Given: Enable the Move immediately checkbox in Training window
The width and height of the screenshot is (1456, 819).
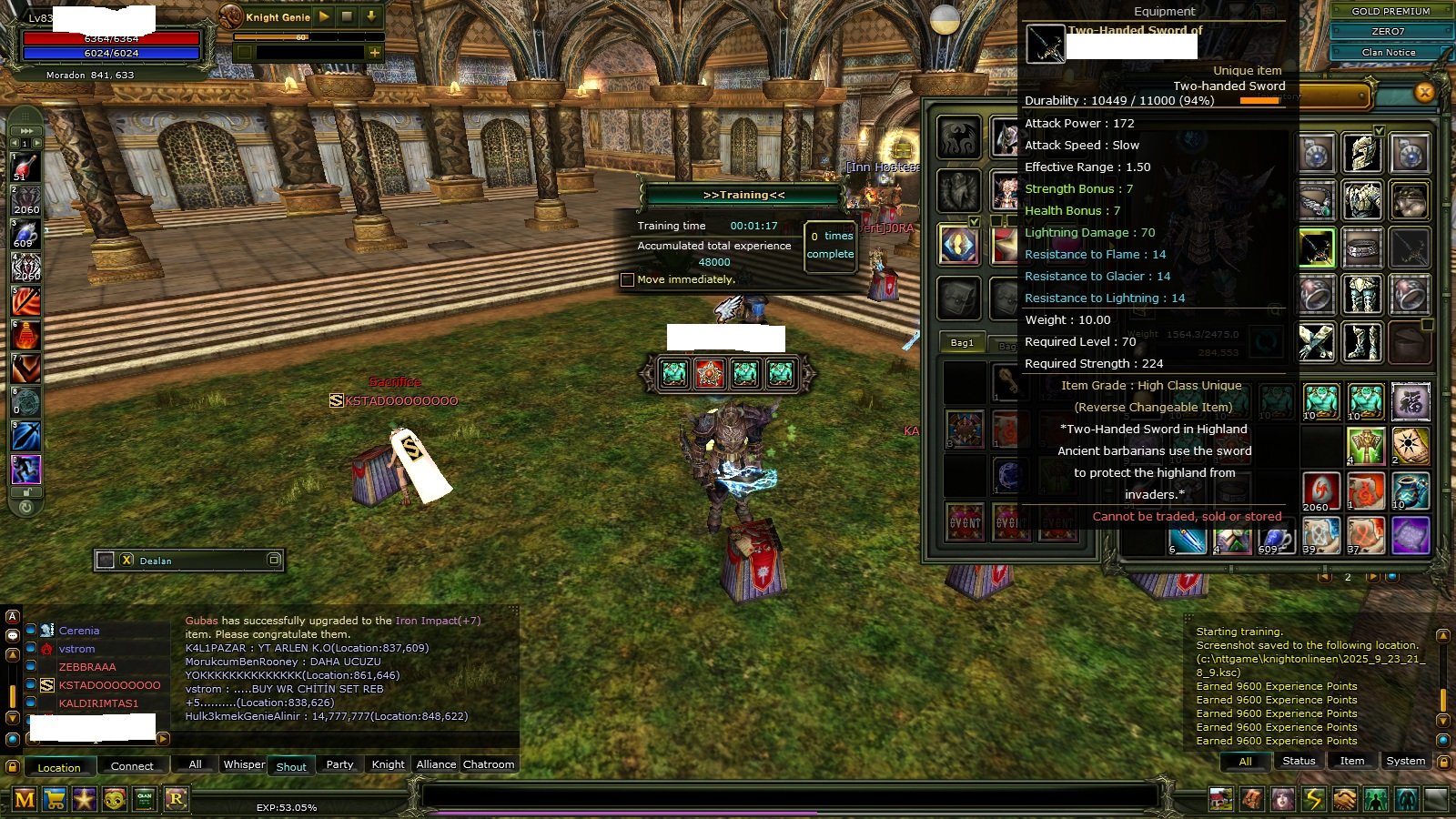Looking at the screenshot, I should (628, 280).
